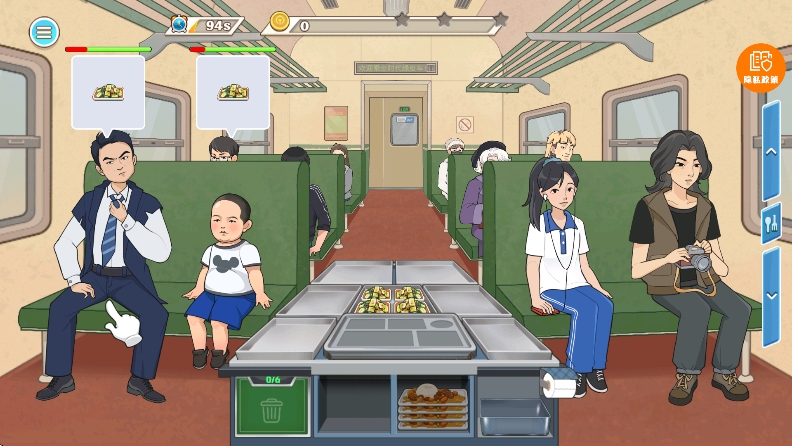The image size is (792, 446).
Task: Select the child's food order bubble
Action: pyautogui.click(x=232, y=92)
